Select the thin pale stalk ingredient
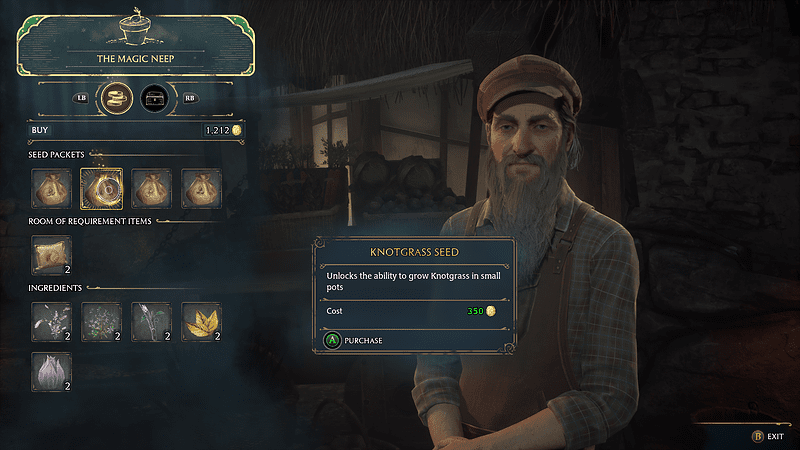Screen dimensions: 800x450 [151, 321]
